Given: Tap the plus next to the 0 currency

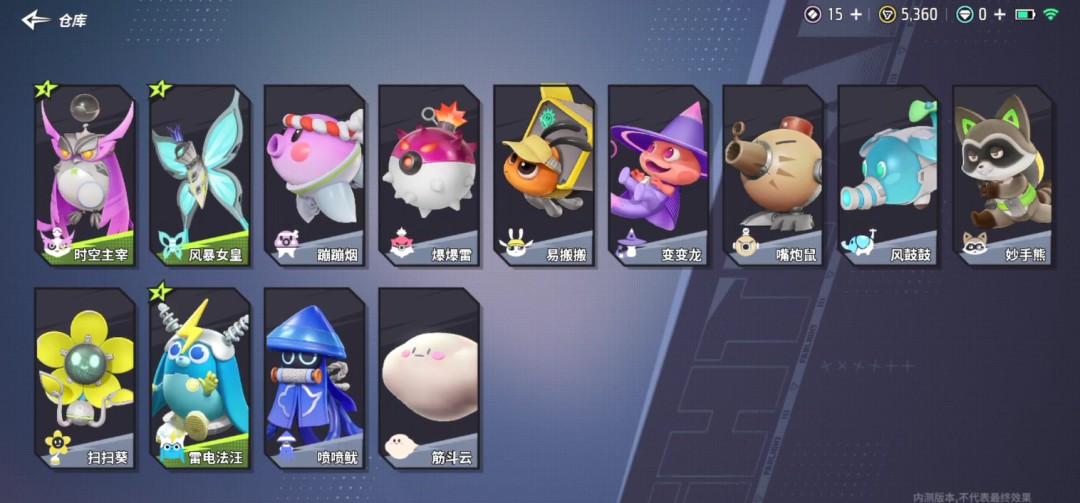Looking at the screenshot, I should pyautogui.click(x=999, y=14).
